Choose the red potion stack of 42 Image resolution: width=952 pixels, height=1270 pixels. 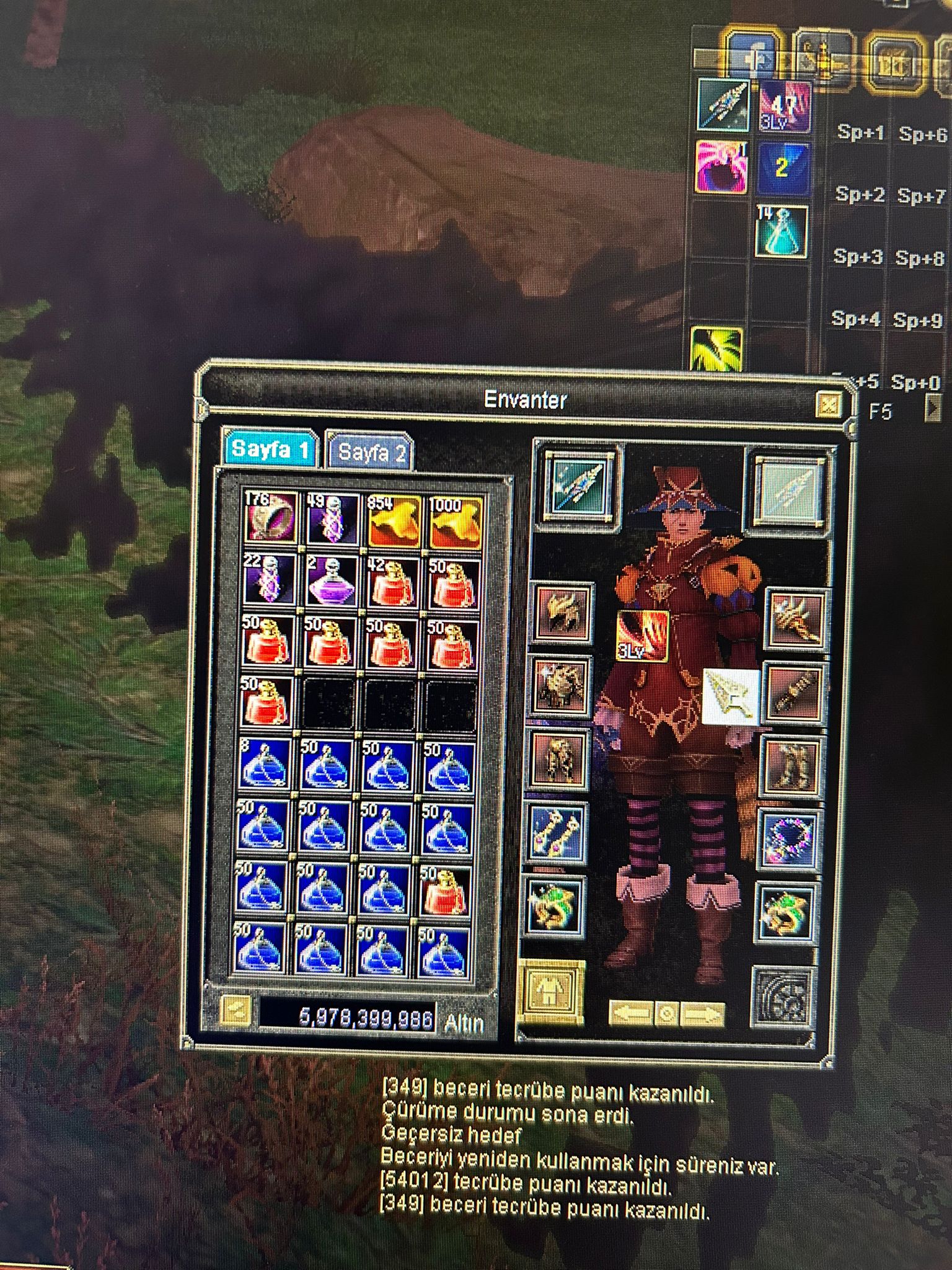(392, 584)
